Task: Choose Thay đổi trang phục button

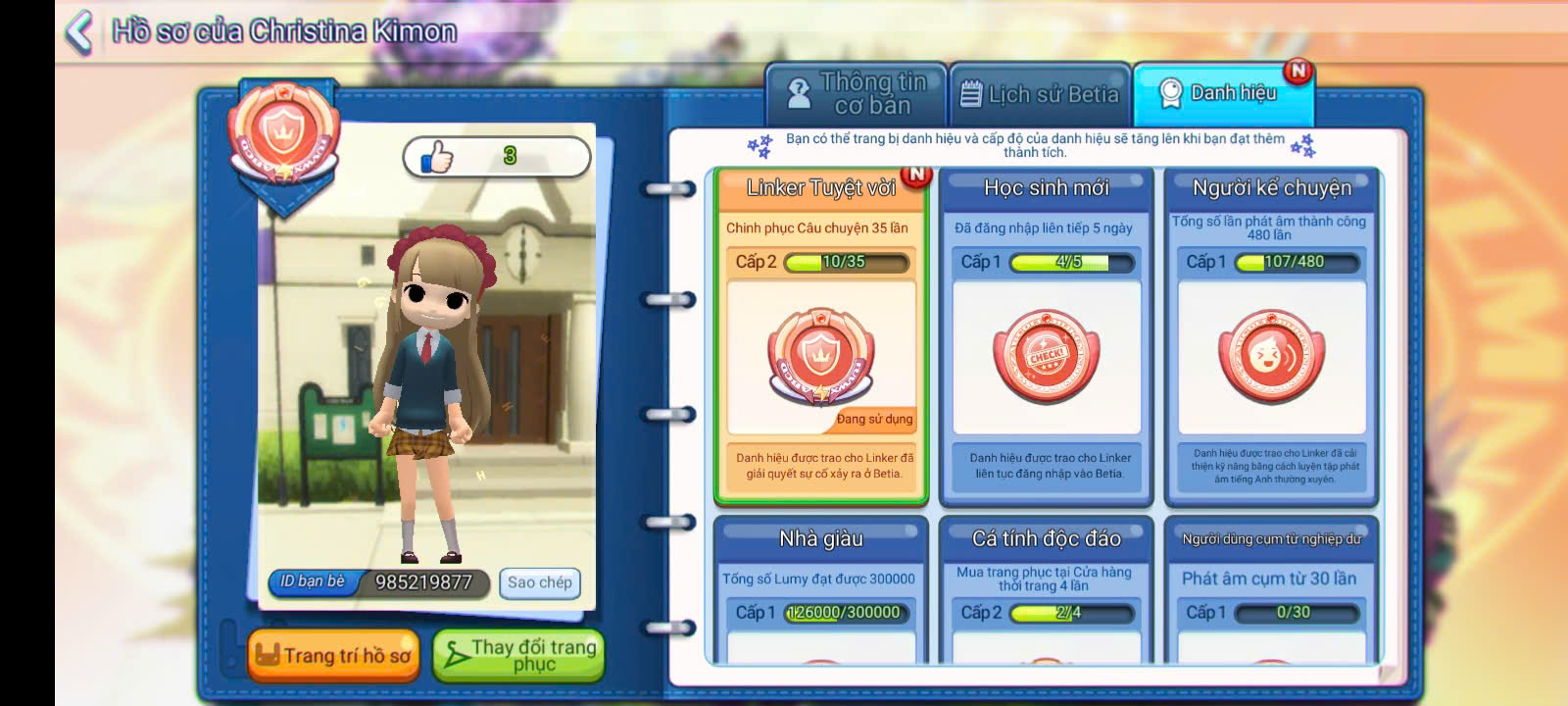Action: pyautogui.click(x=517, y=655)
